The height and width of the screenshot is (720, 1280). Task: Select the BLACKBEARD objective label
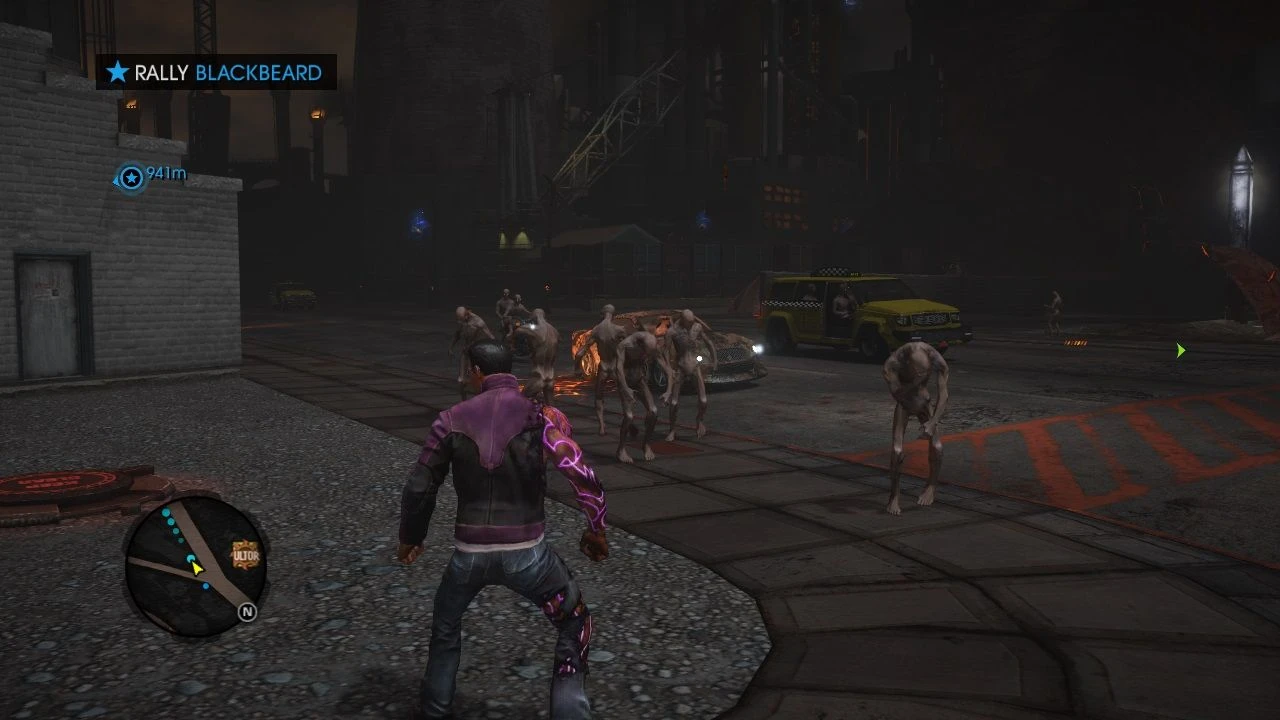[257, 72]
